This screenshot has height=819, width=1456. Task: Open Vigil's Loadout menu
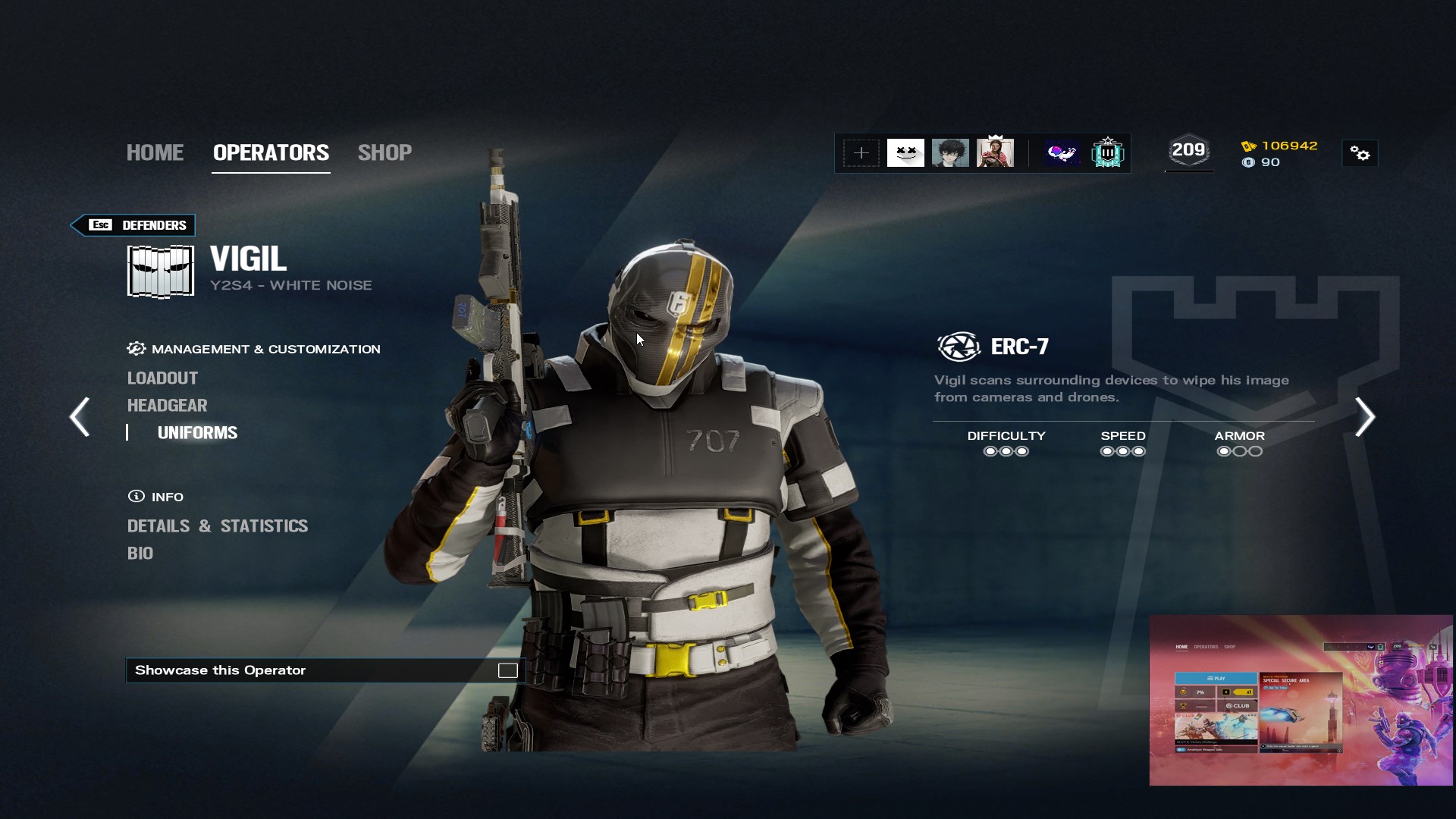[x=162, y=378]
